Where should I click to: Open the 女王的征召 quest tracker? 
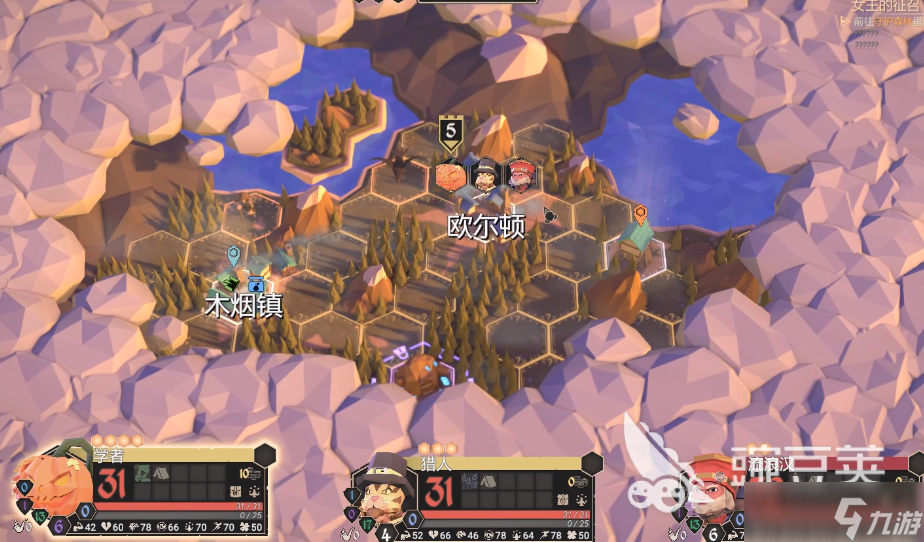[x=884, y=7]
